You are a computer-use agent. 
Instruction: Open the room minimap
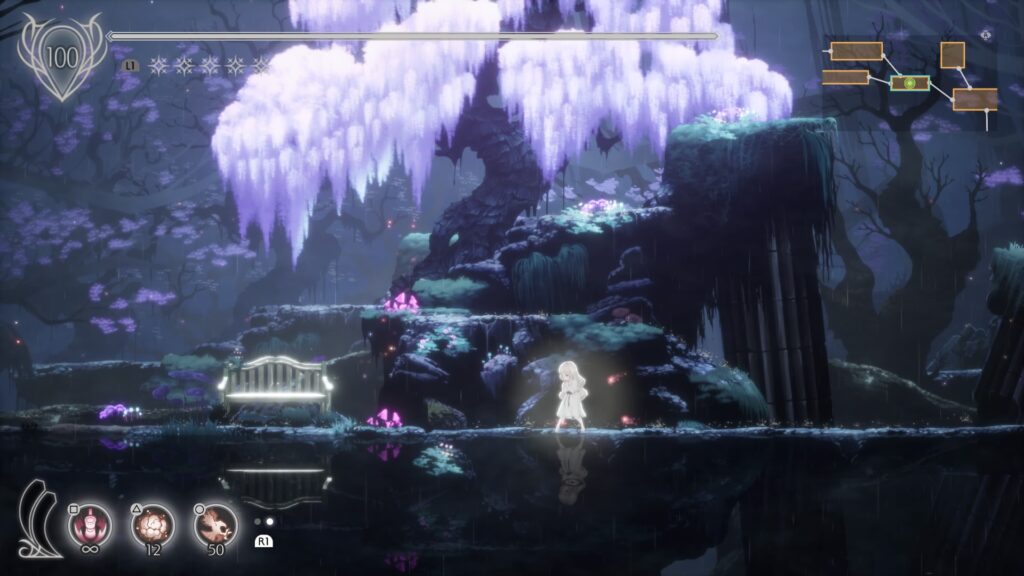click(910, 80)
